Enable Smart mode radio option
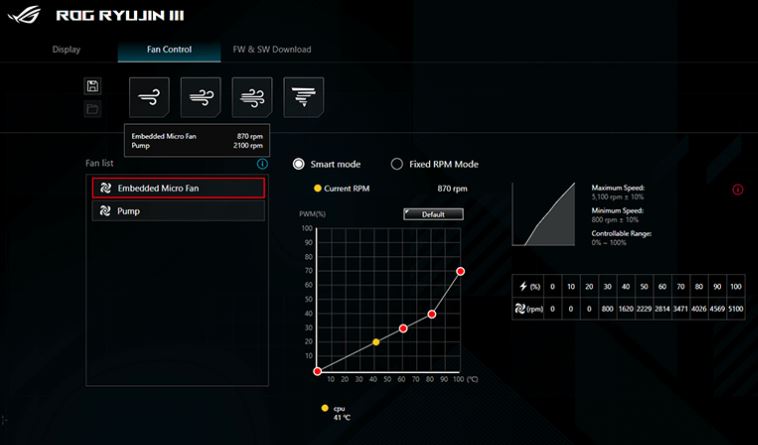The image size is (758, 445). [x=298, y=164]
